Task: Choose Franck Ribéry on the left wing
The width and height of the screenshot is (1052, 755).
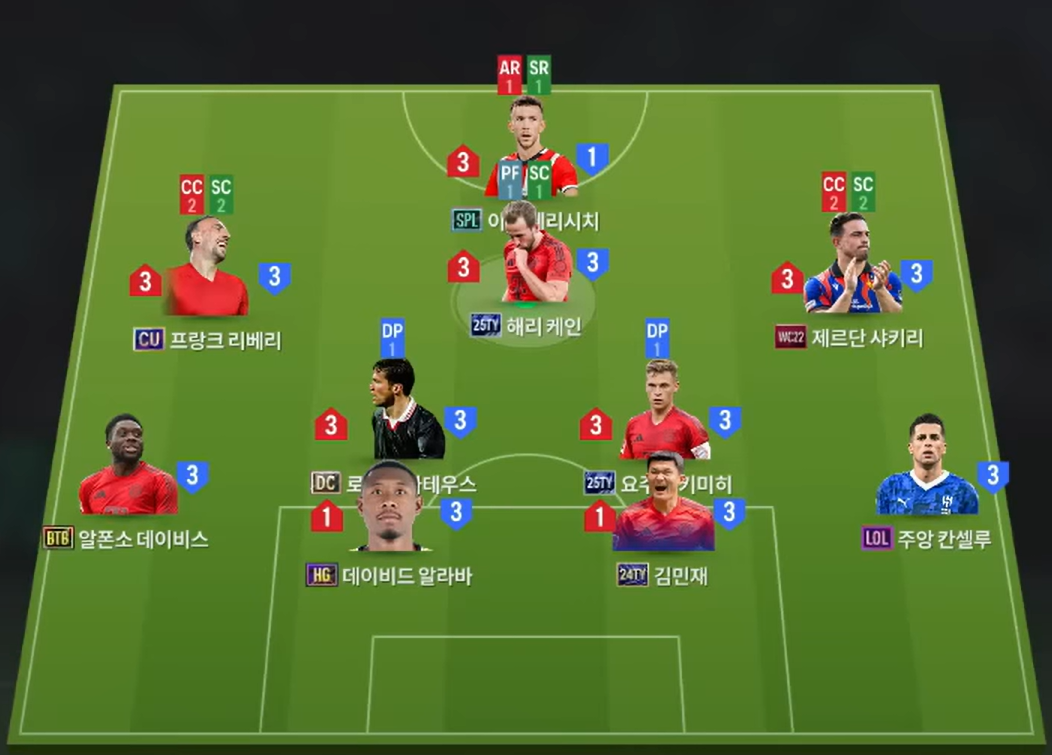Action: [207, 272]
